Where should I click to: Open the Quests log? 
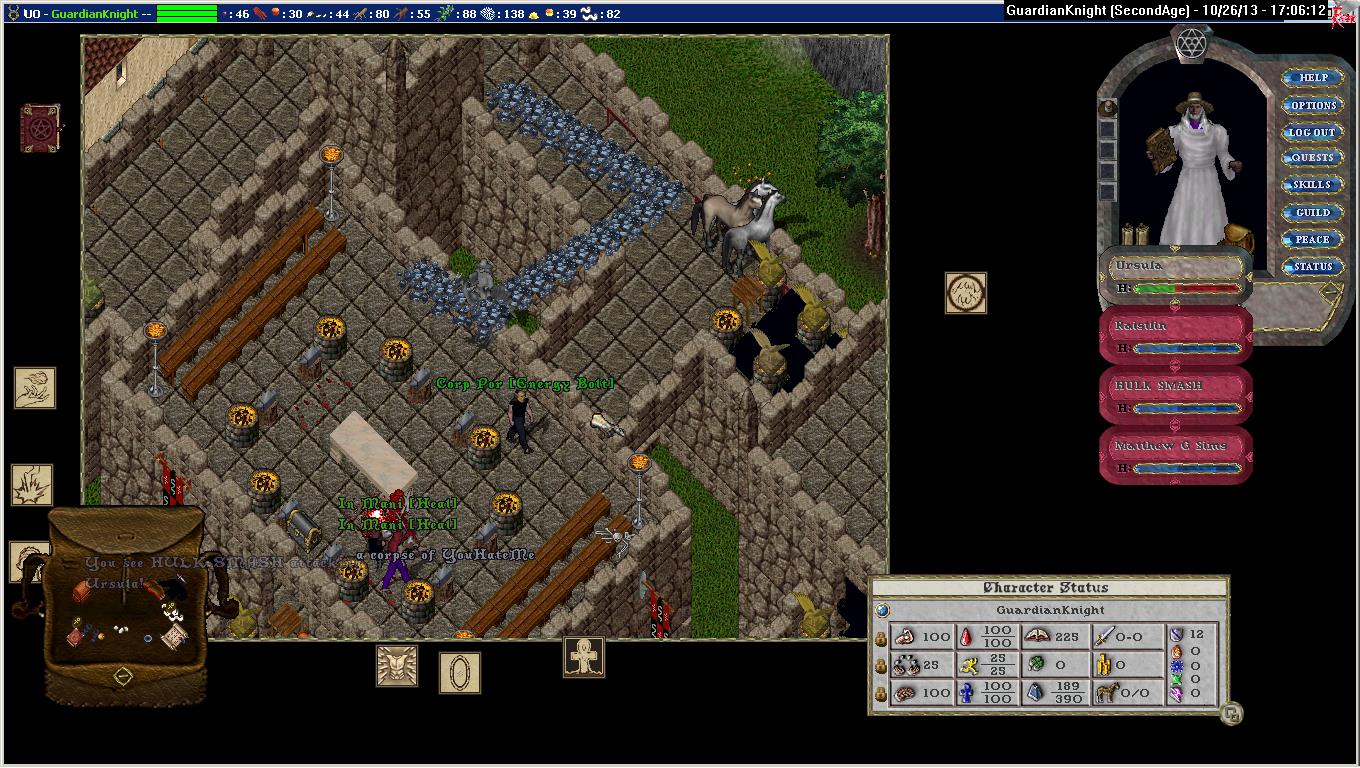coord(1312,158)
